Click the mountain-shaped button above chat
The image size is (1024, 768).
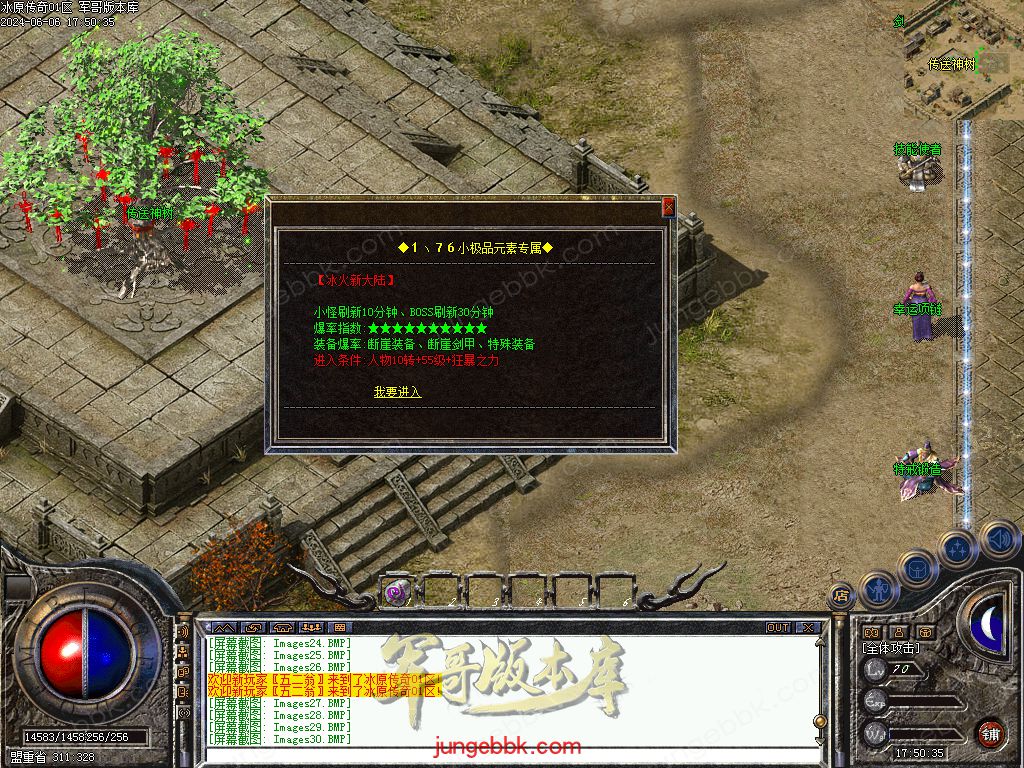[x=225, y=628]
